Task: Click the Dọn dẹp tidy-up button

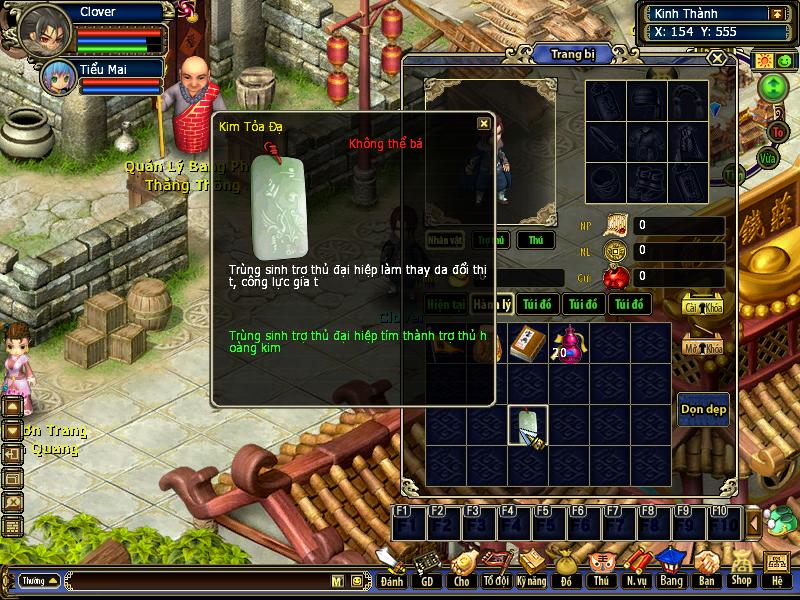Action: coord(703,409)
